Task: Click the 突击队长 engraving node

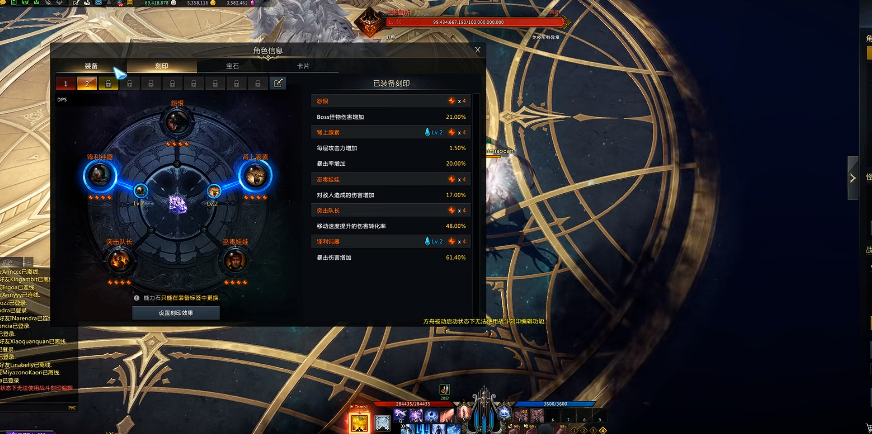Action: coord(120,259)
